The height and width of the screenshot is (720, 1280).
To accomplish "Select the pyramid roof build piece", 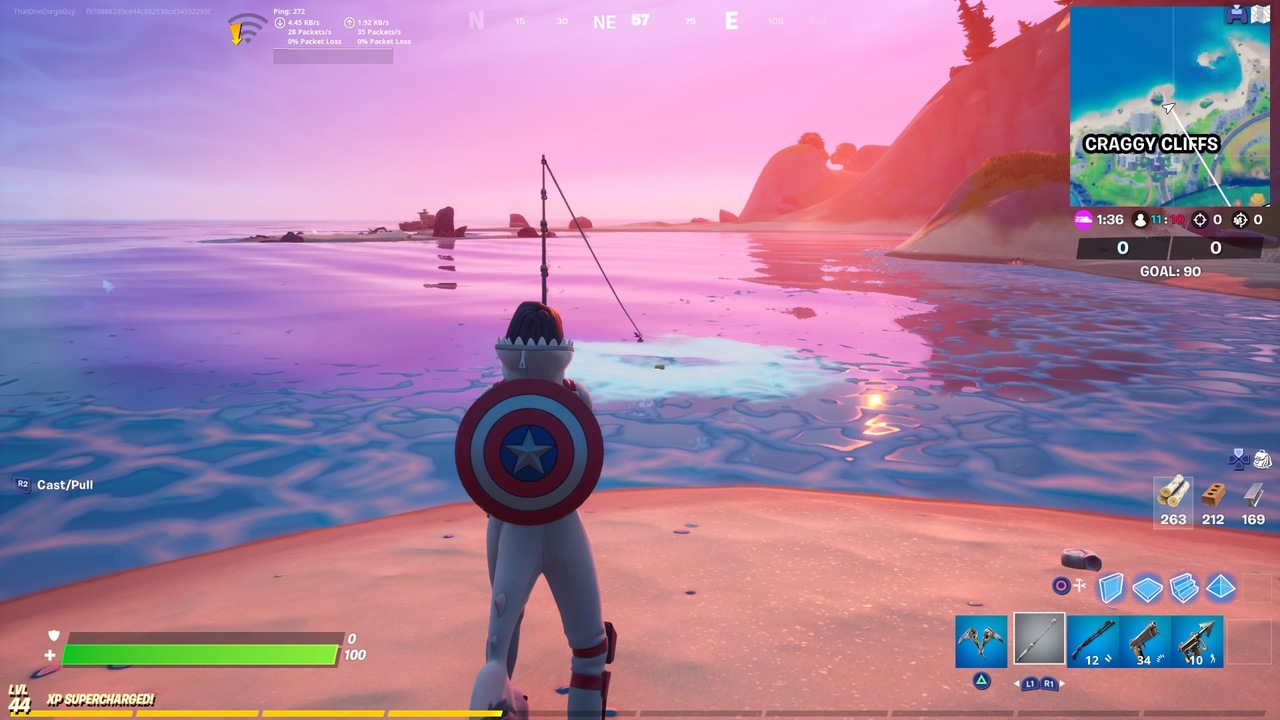I will coord(1219,588).
